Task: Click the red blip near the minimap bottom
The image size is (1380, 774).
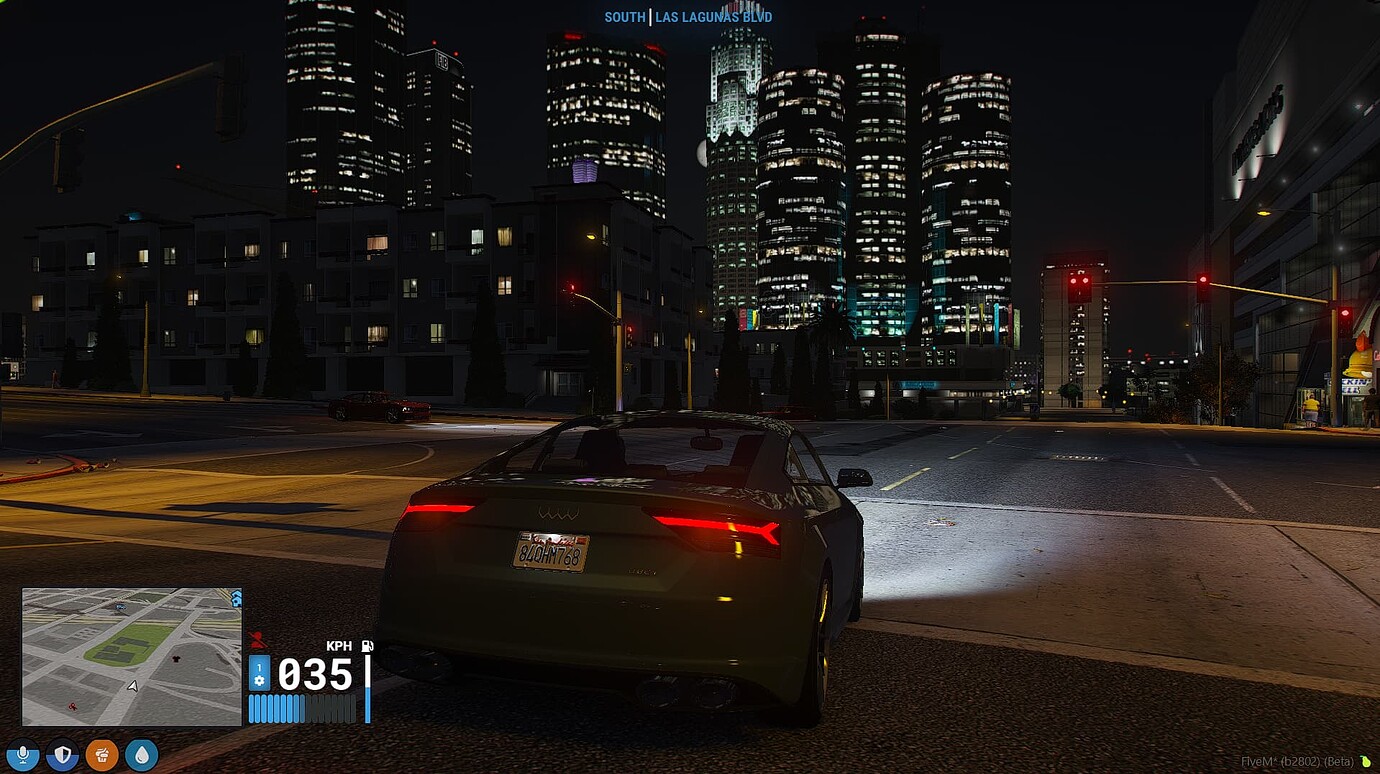Action: click(73, 705)
